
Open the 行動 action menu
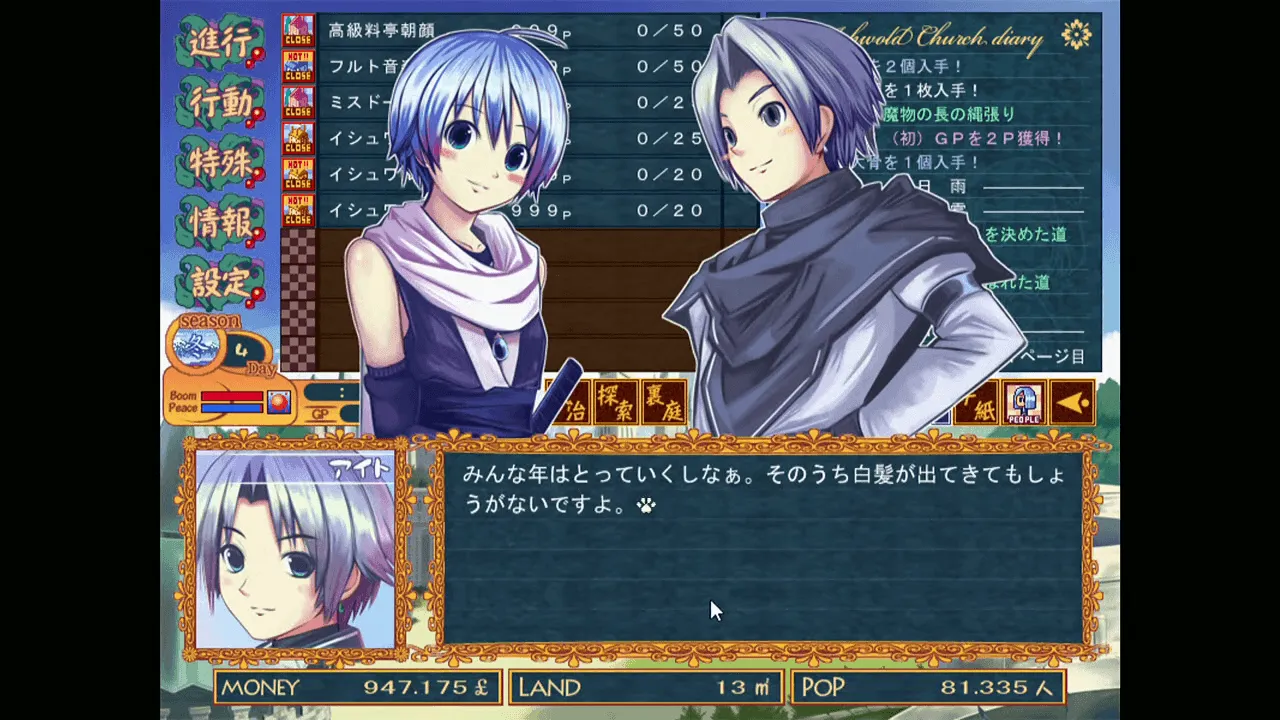(219, 103)
